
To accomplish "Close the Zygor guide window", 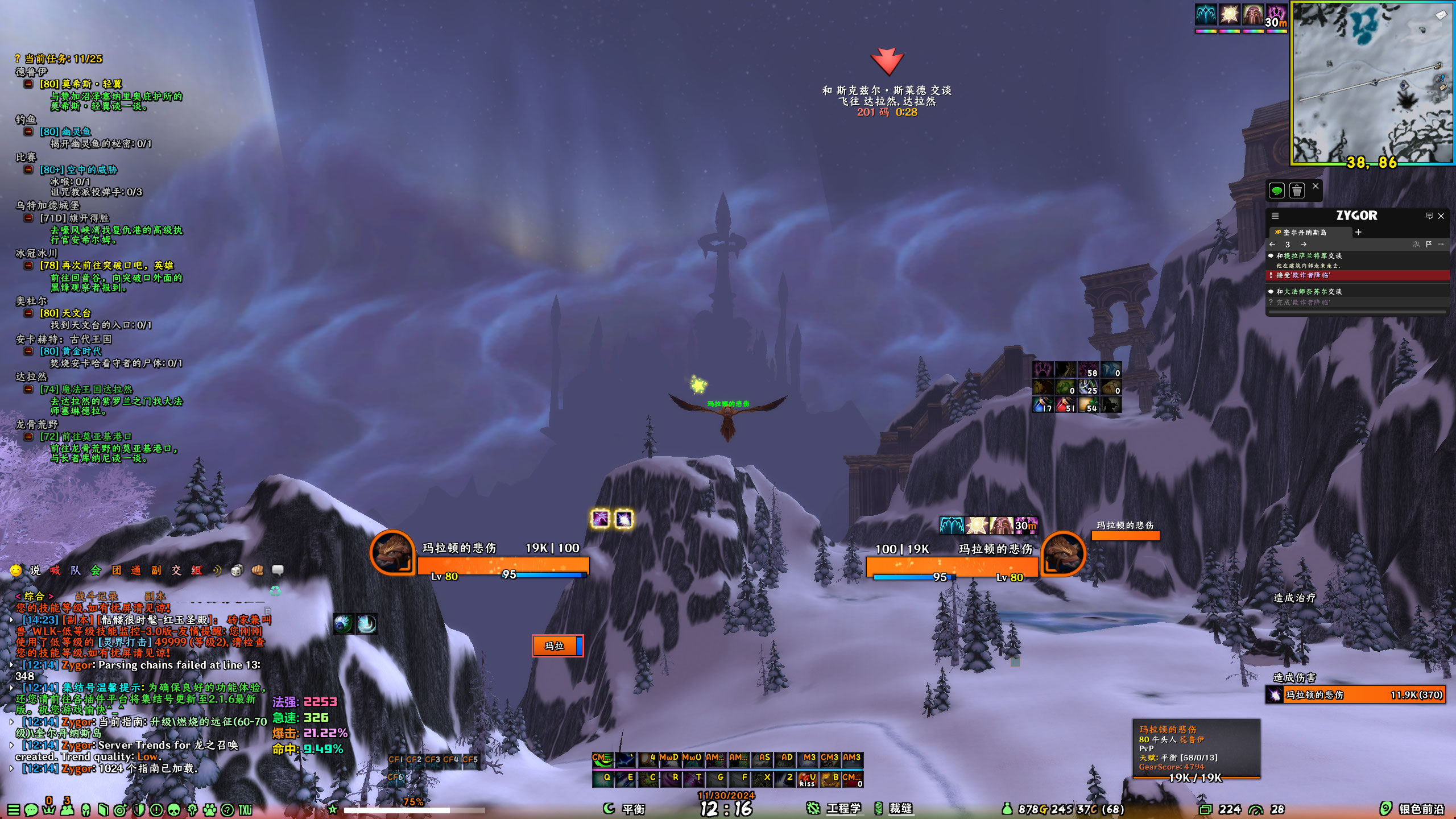I will tap(1441, 216).
